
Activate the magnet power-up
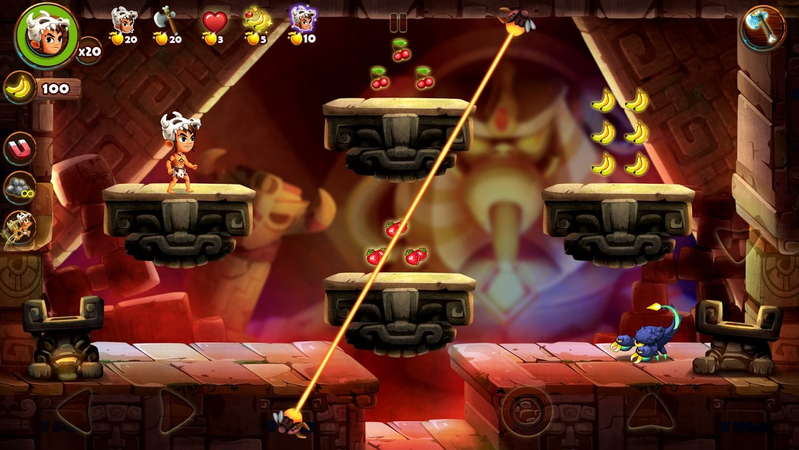coord(19,149)
